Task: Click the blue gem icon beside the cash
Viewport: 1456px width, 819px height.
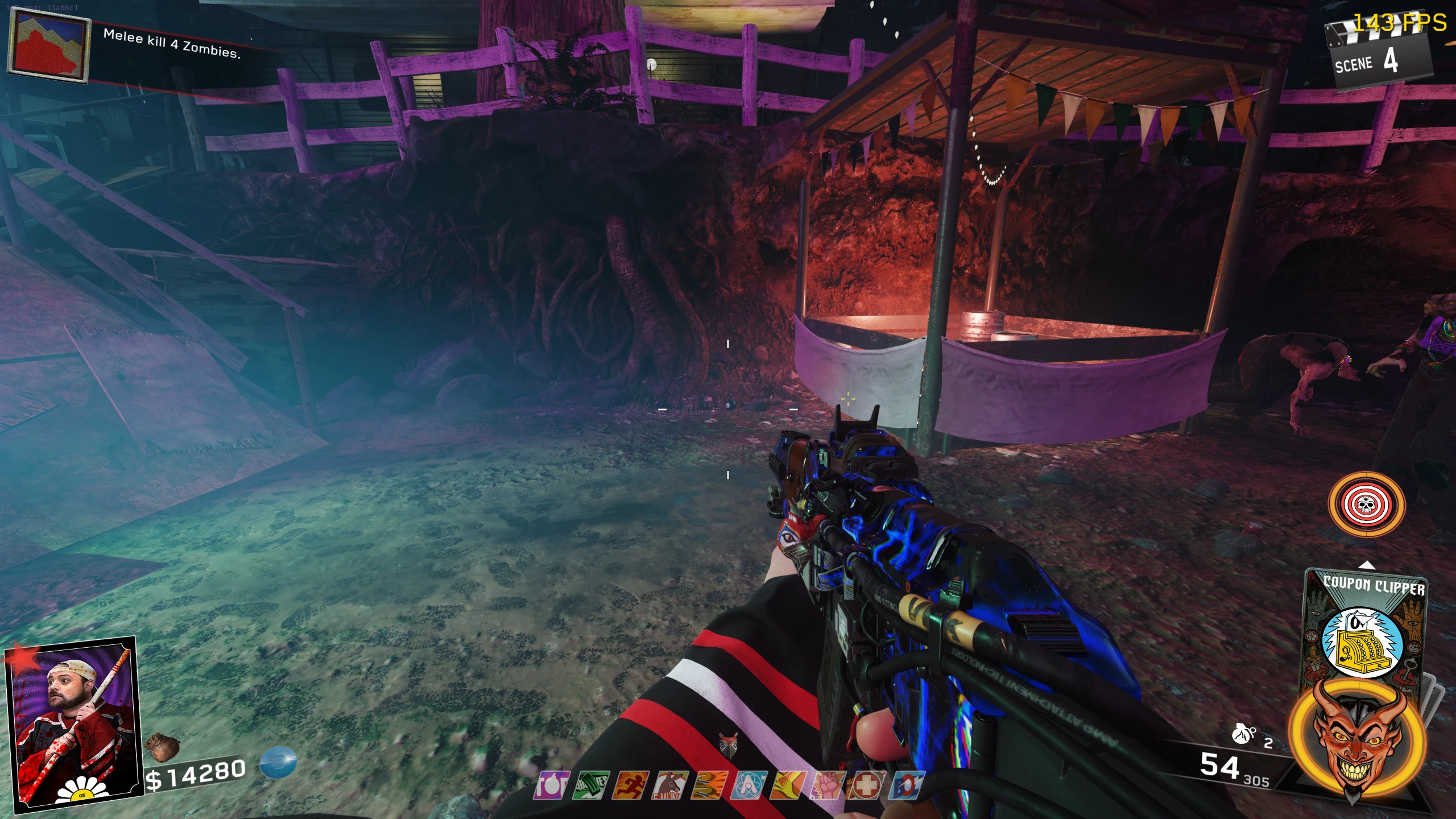Action: [278, 762]
